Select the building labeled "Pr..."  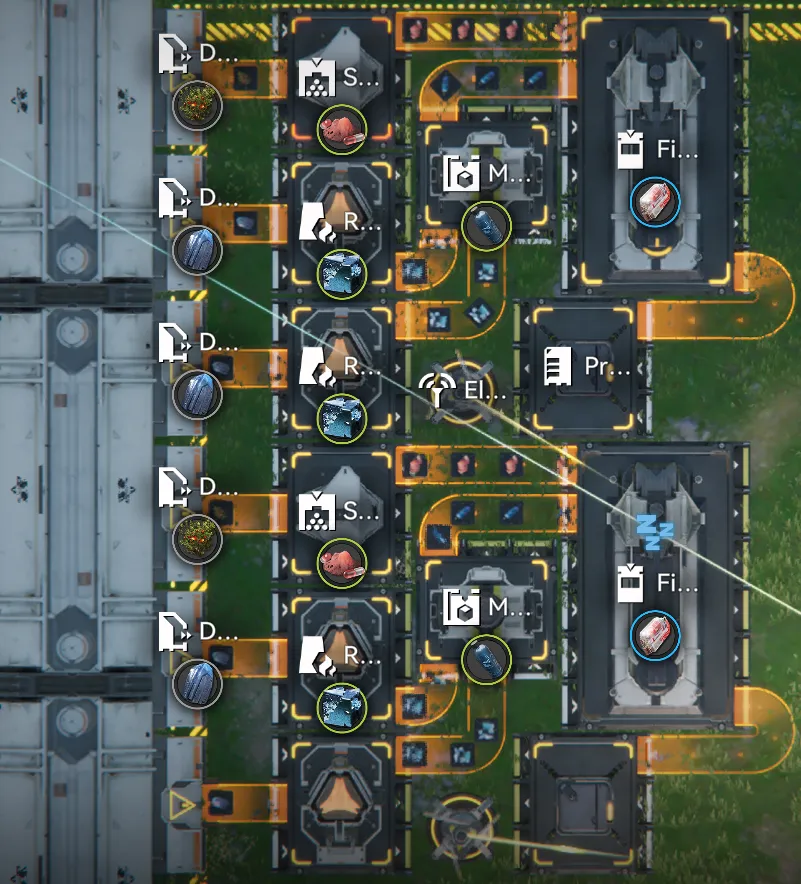[584, 367]
